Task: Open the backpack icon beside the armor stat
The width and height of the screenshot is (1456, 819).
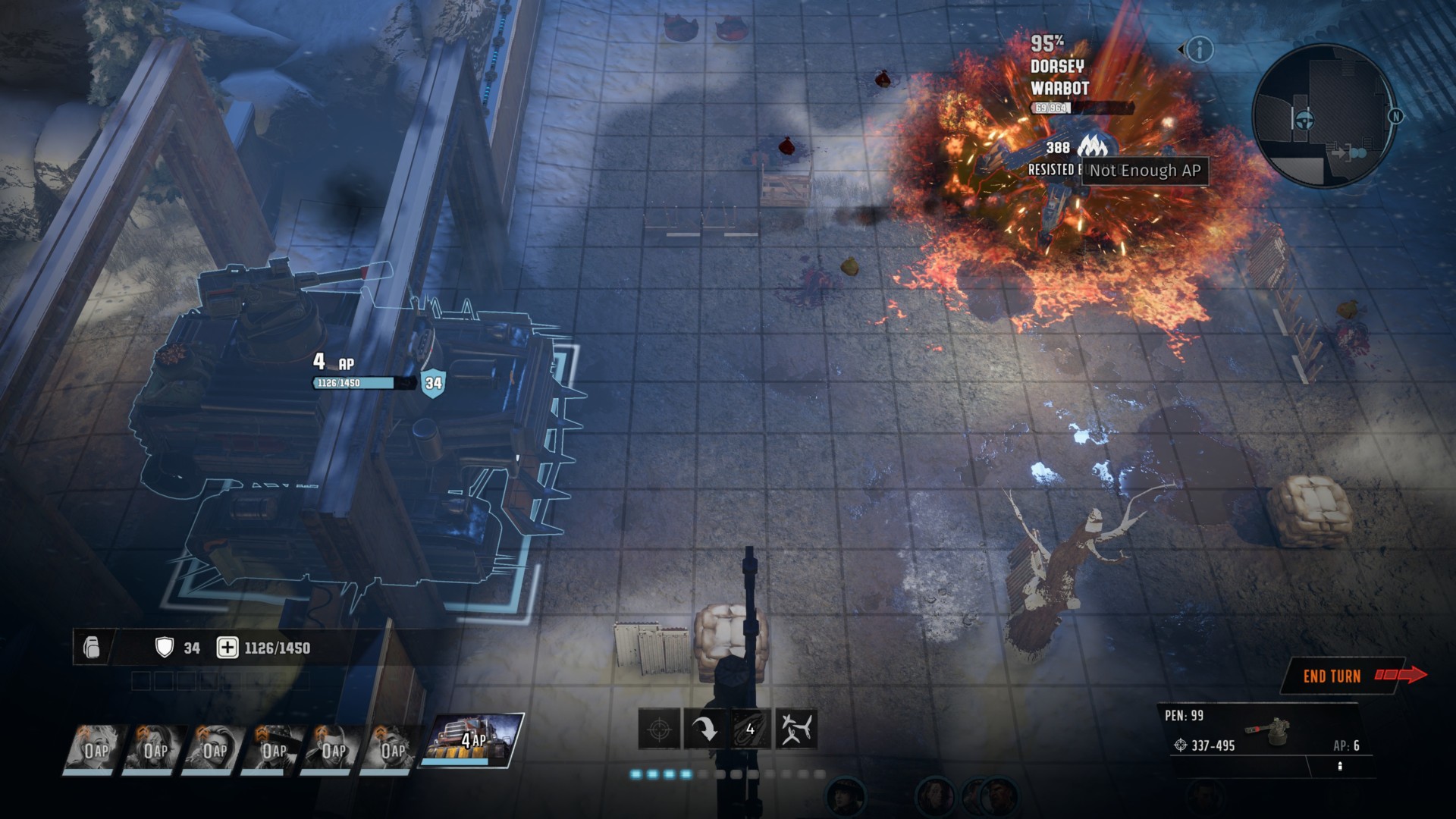Action: 92,648
